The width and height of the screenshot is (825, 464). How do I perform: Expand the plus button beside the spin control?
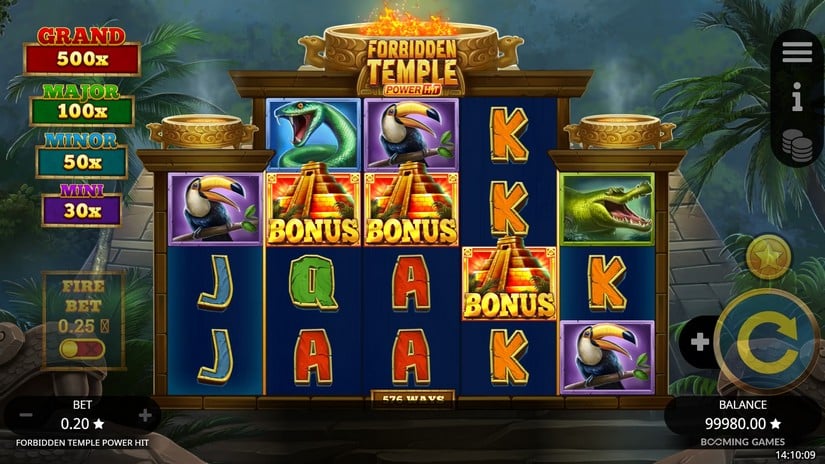[700, 342]
